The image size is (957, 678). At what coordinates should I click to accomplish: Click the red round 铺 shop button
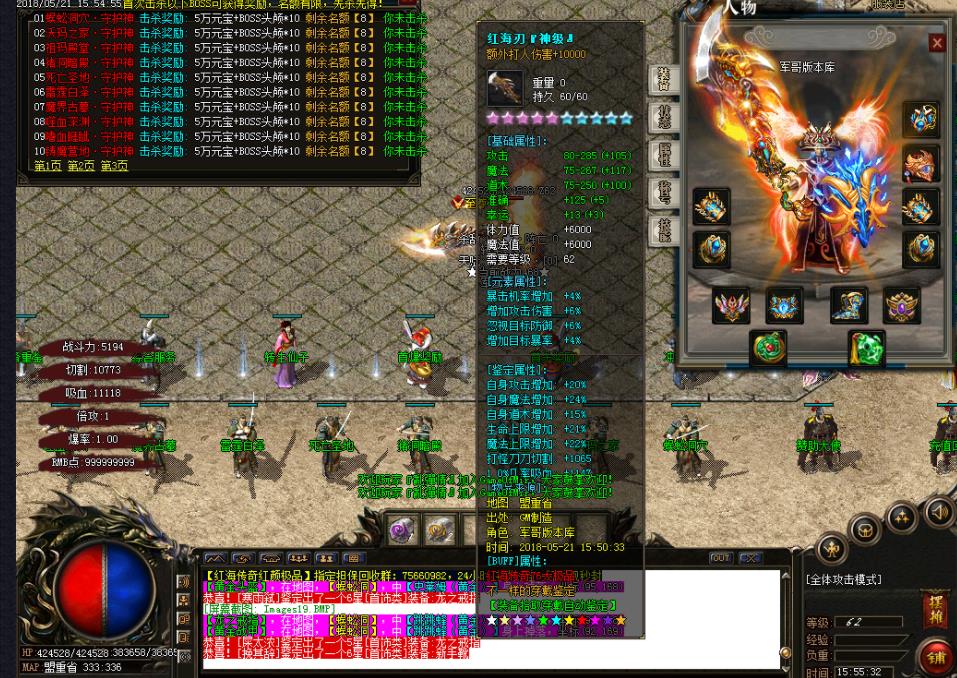(937, 658)
